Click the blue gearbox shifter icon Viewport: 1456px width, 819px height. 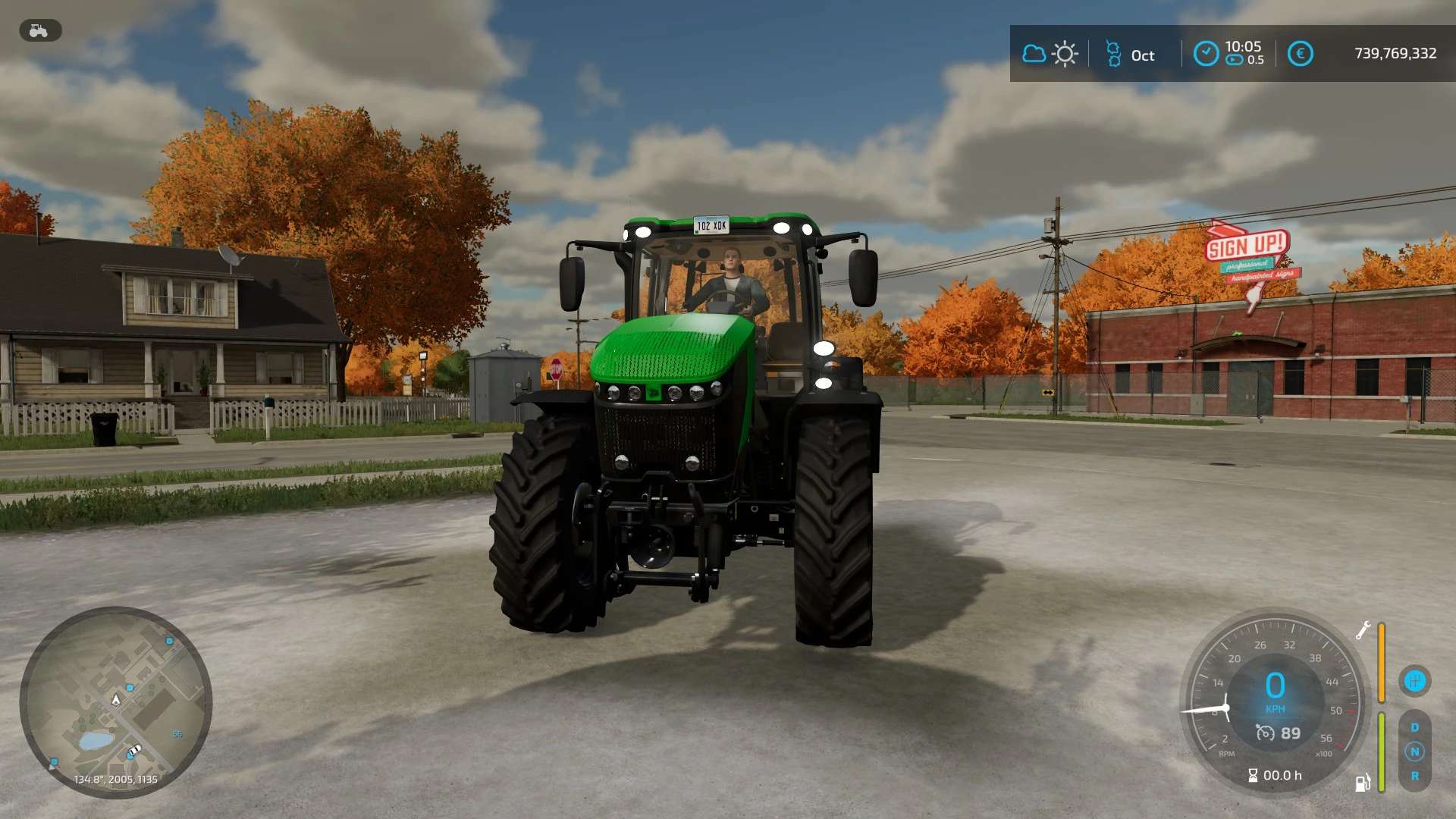coord(1414,681)
